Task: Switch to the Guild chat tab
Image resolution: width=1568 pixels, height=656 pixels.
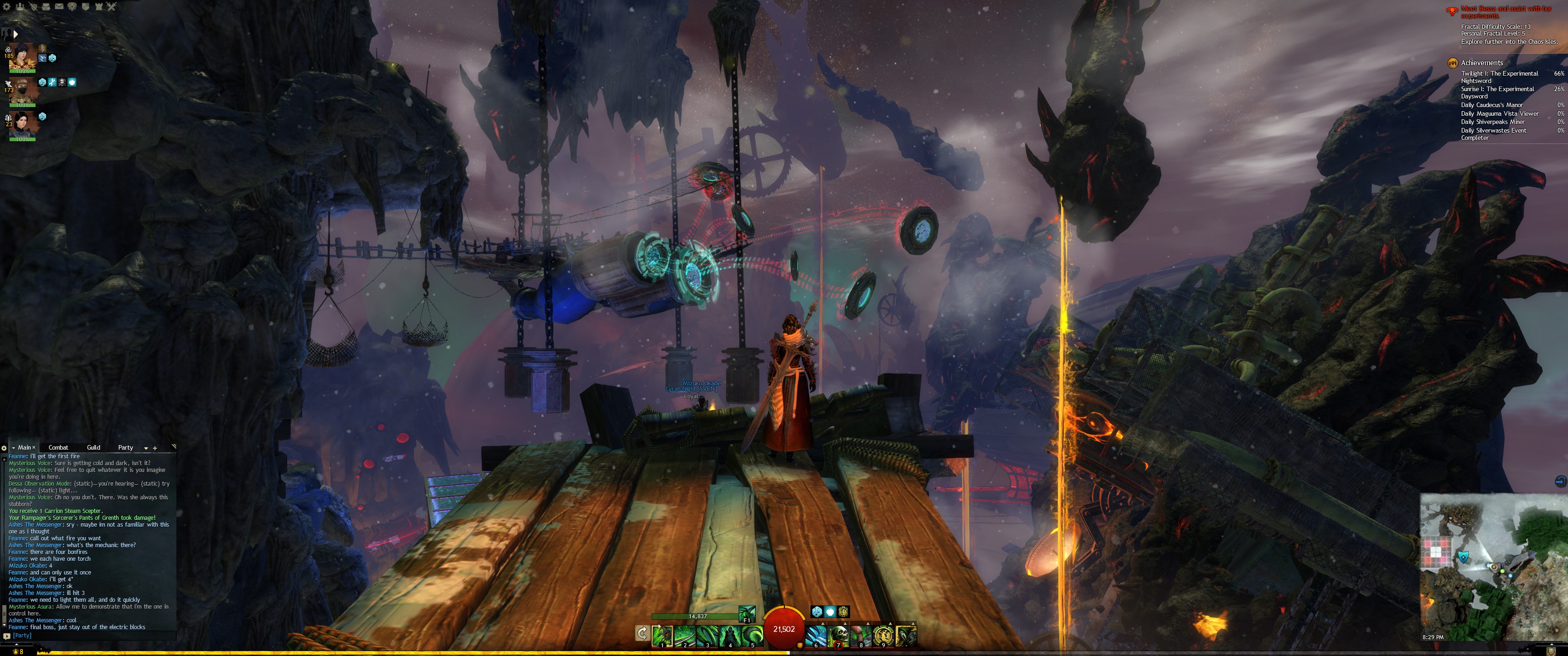Action: click(93, 447)
